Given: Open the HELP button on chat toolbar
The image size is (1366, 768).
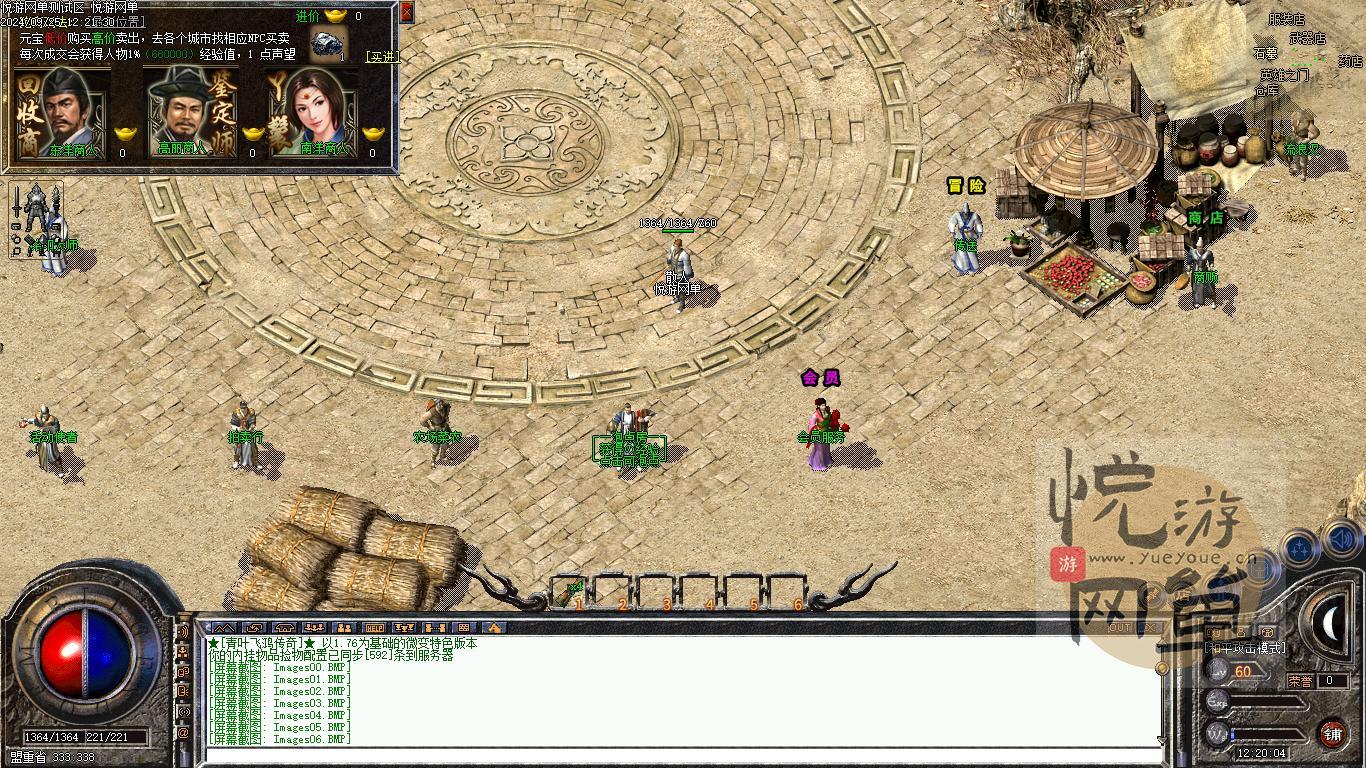Looking at the screenshot, I should click(x=375, y=628).
